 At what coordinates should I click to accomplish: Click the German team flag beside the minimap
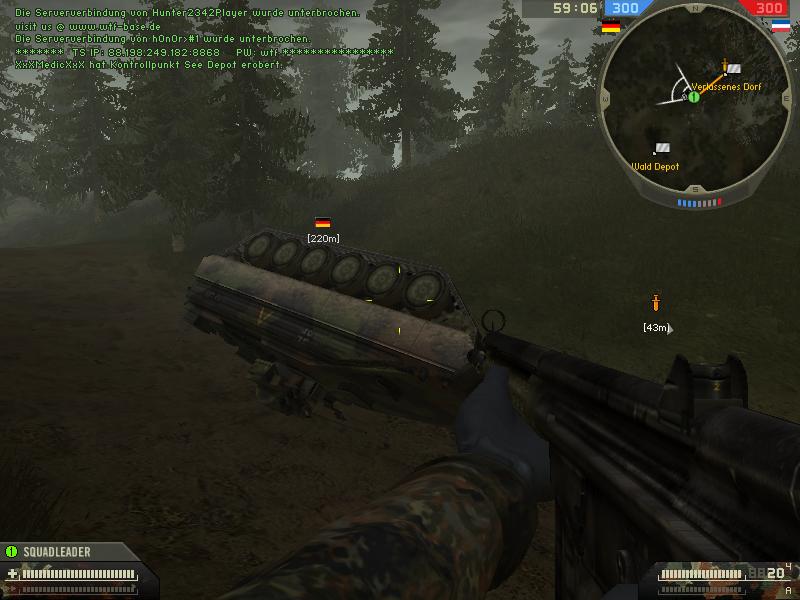click(610, 27)
